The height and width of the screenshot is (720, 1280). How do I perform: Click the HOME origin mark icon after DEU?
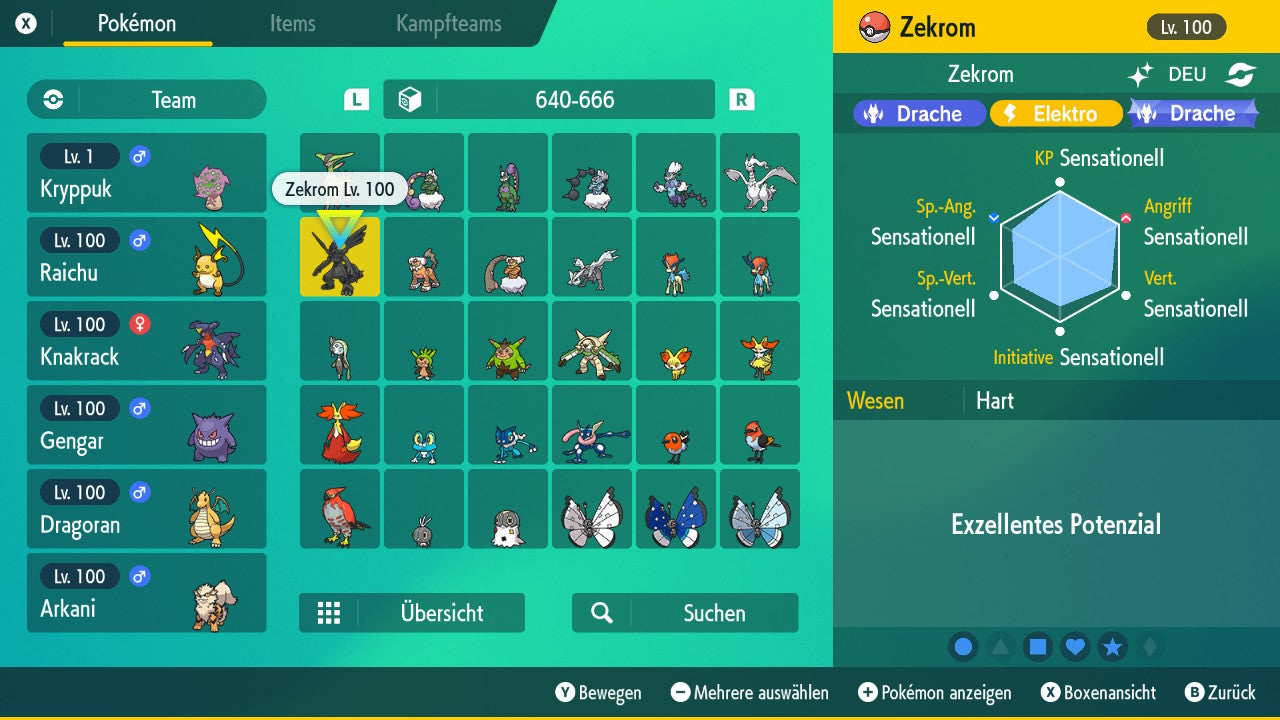(1240, 73)
